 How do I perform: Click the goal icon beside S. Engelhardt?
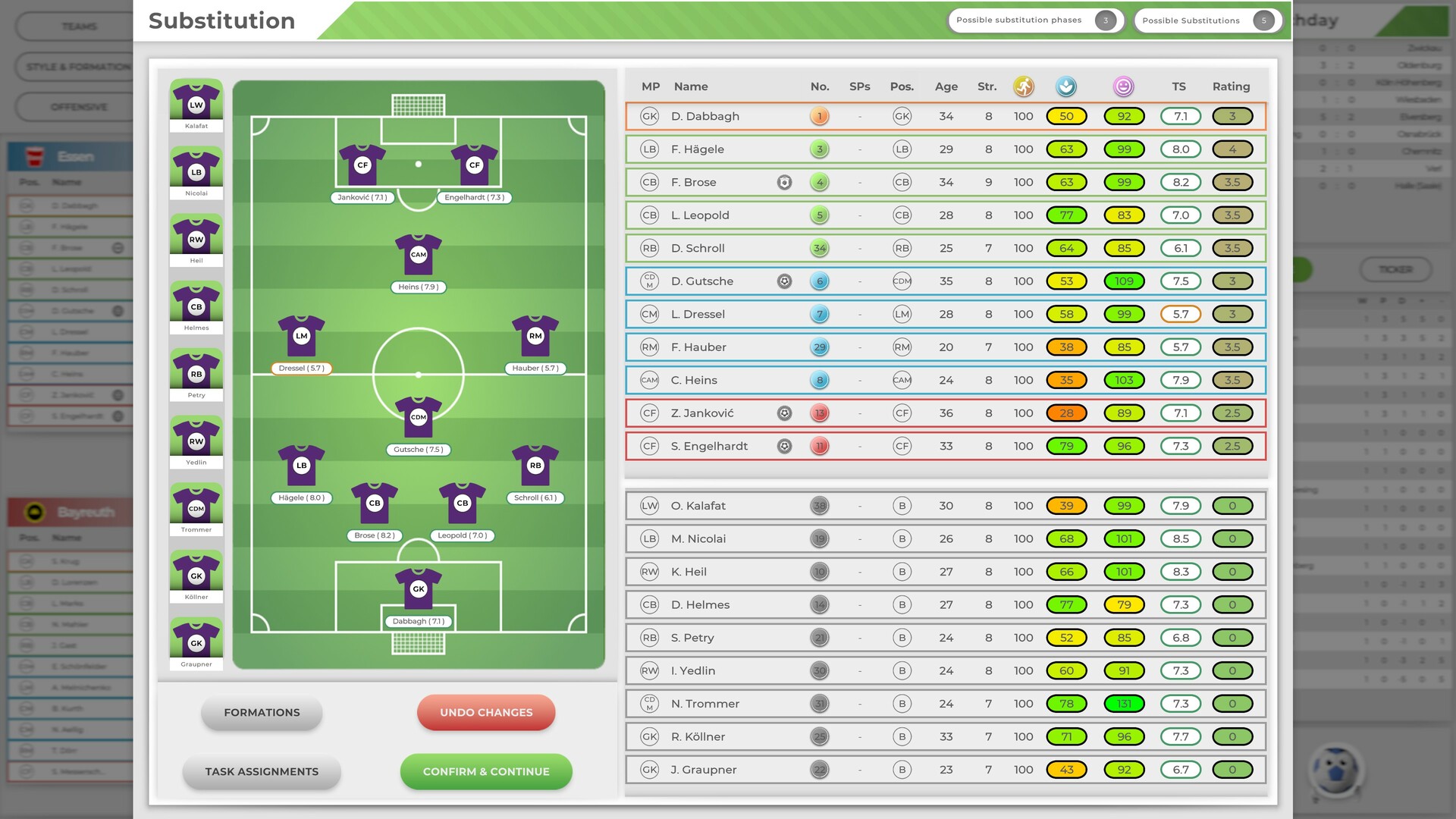[x=785, y=446]
